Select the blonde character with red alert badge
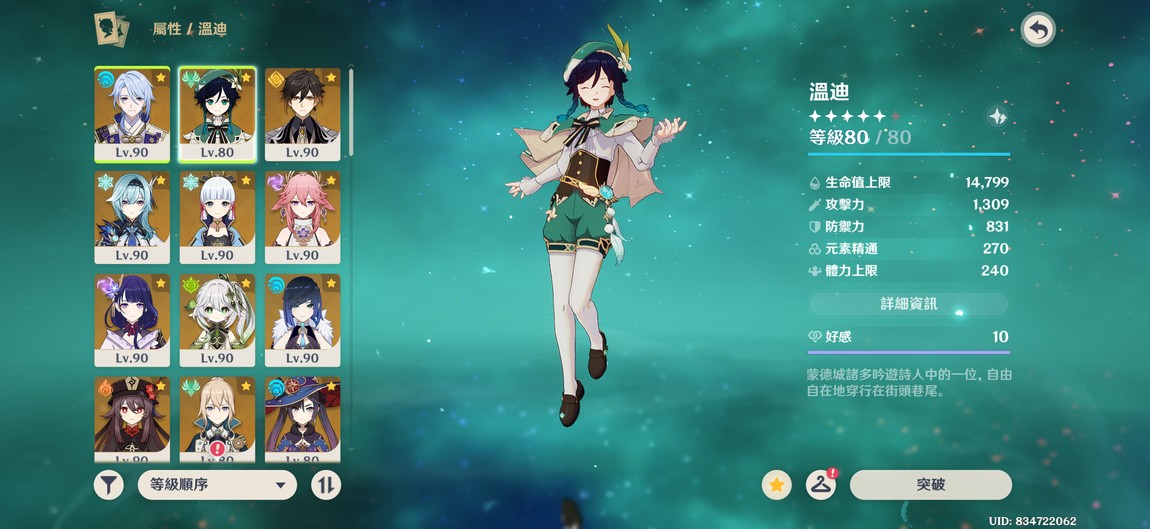The height and width of the screenshot is (529, 1150). [x=217, y=418]
